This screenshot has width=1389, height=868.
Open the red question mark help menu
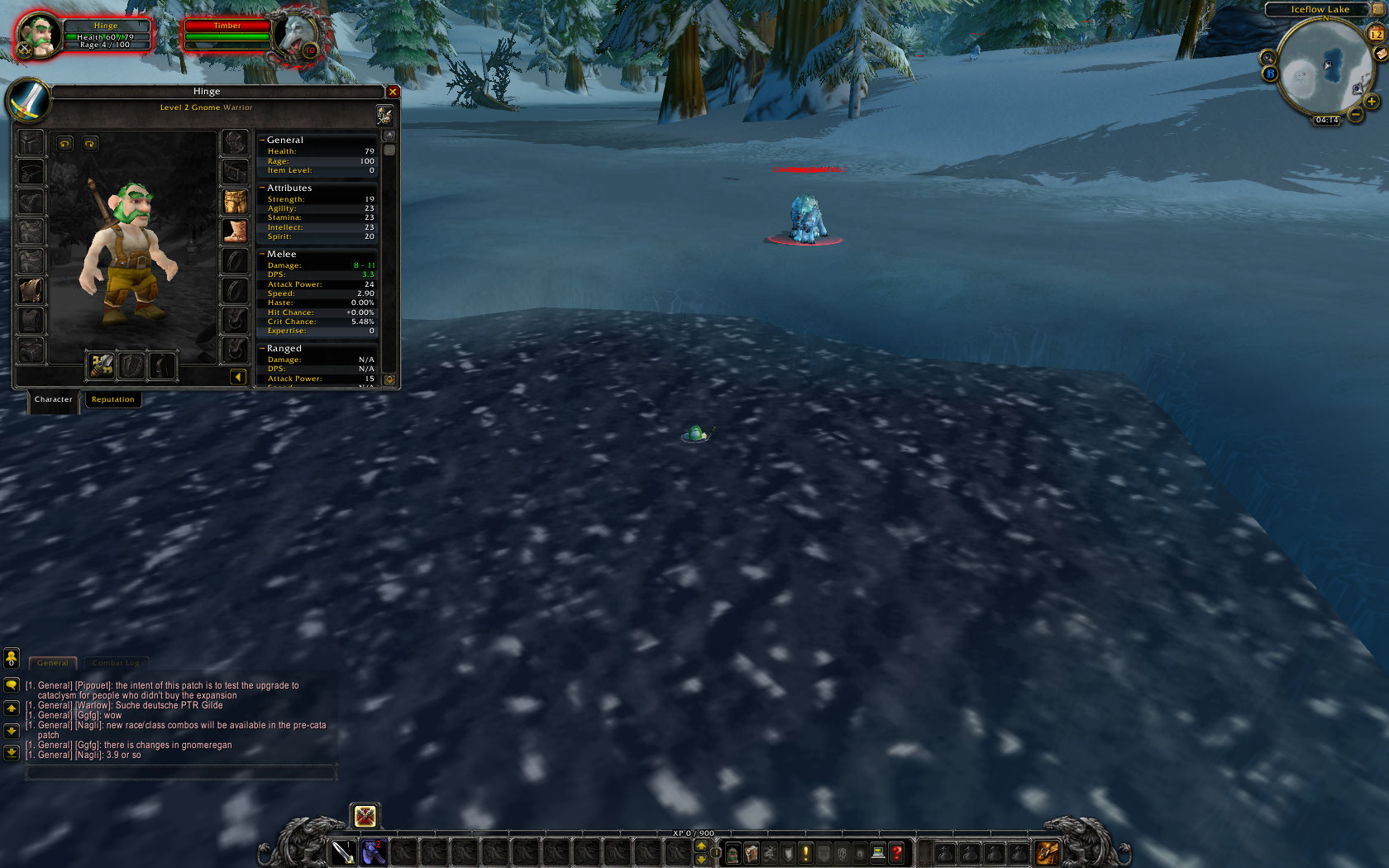point(896,853)
